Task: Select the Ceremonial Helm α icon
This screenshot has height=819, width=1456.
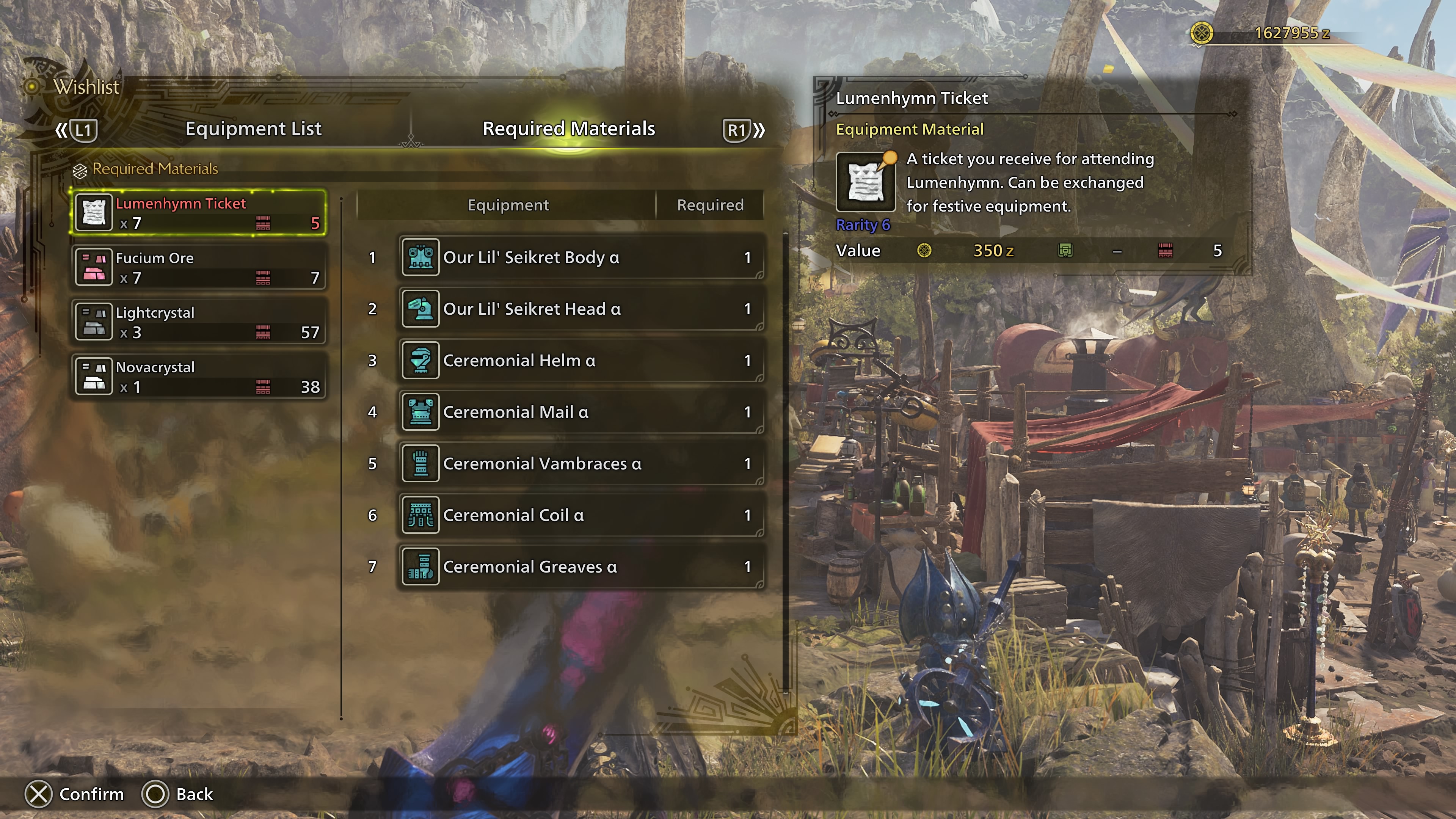Action: [x=420, y=360]
